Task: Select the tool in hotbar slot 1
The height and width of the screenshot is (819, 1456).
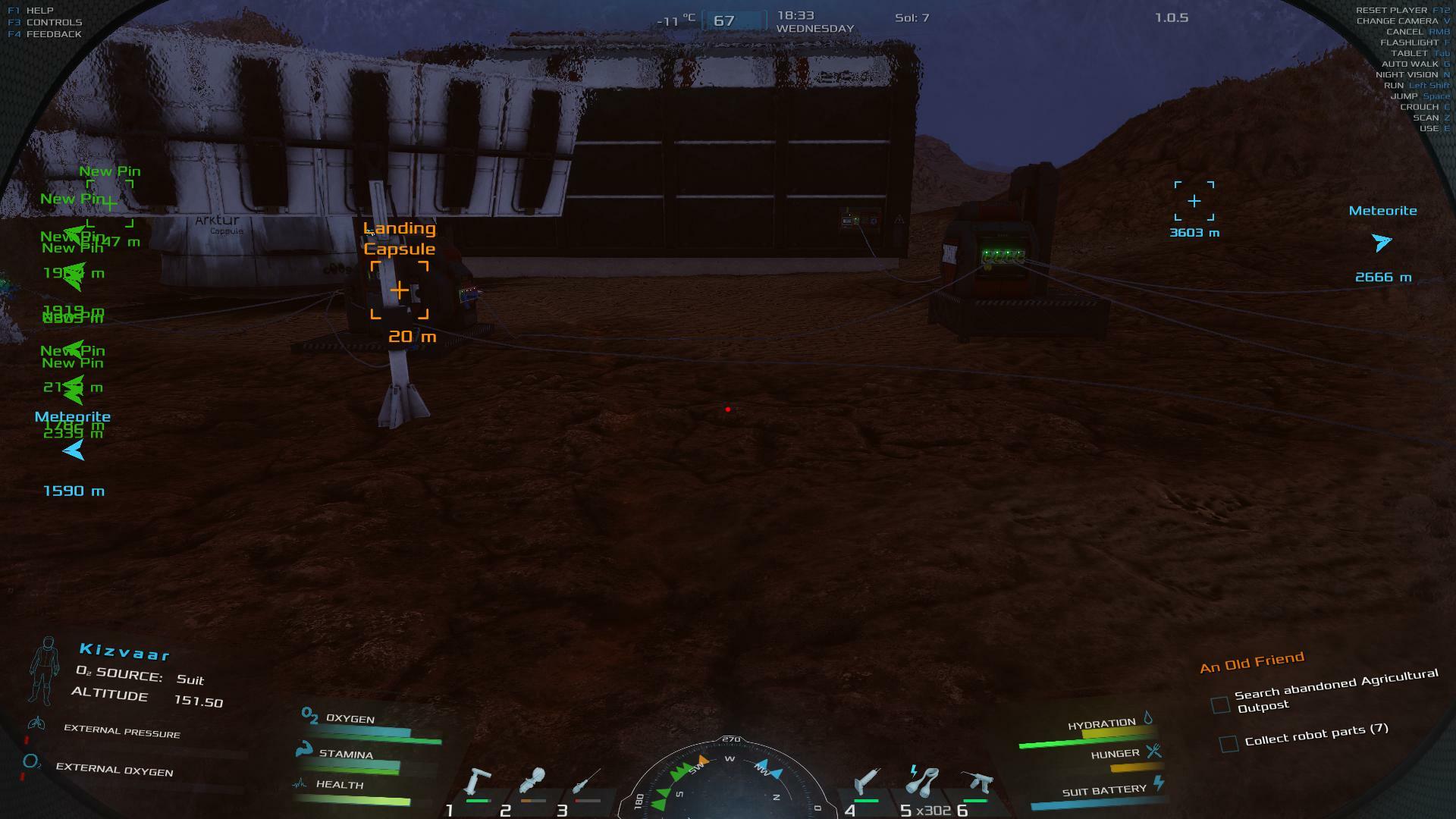Action: tap(478, 782)
